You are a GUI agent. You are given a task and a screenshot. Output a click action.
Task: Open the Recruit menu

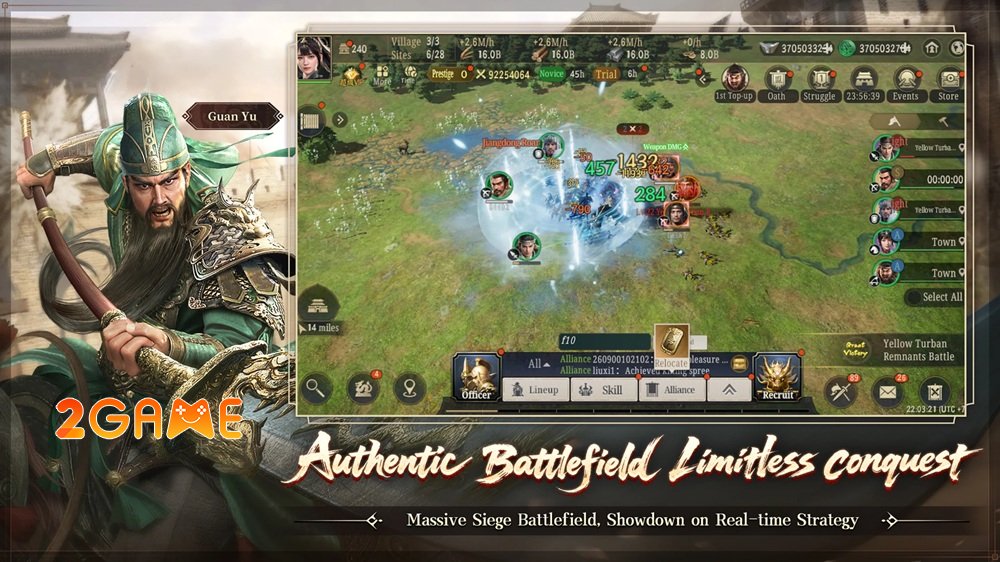point(777,378)
